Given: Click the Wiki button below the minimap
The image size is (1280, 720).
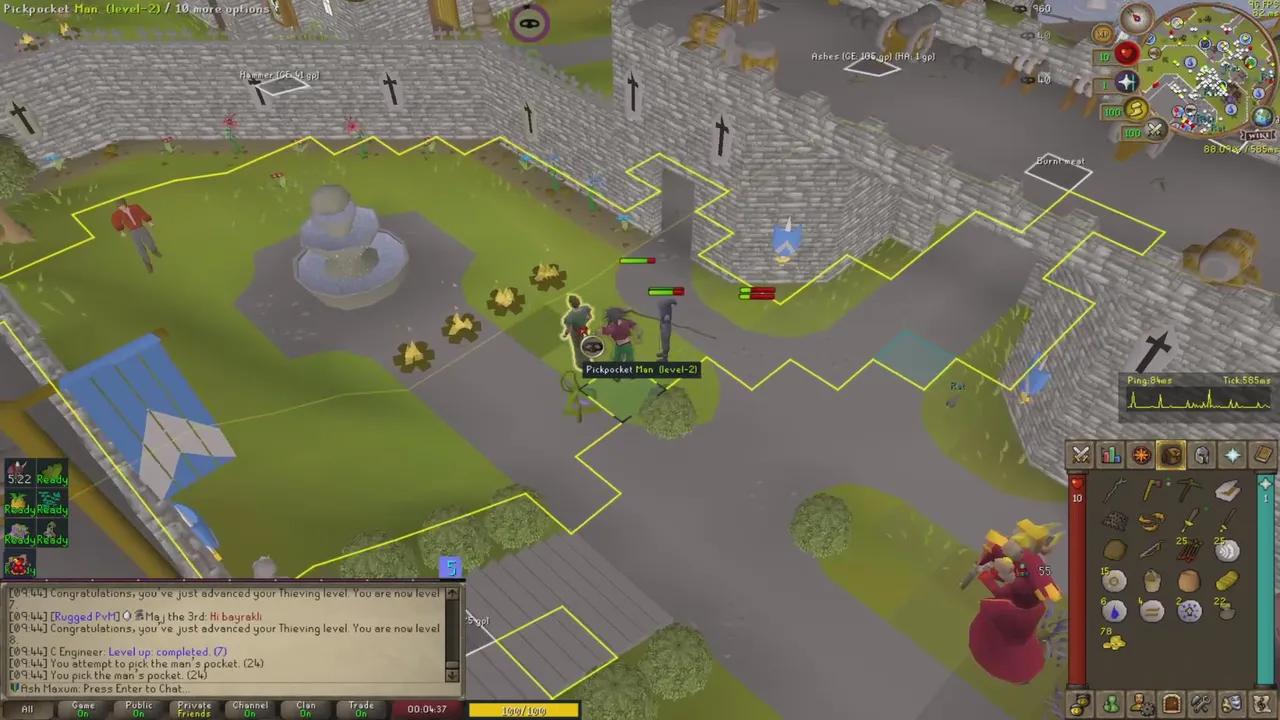Looking at the screenshot, I should click(x=1257, y=134).
